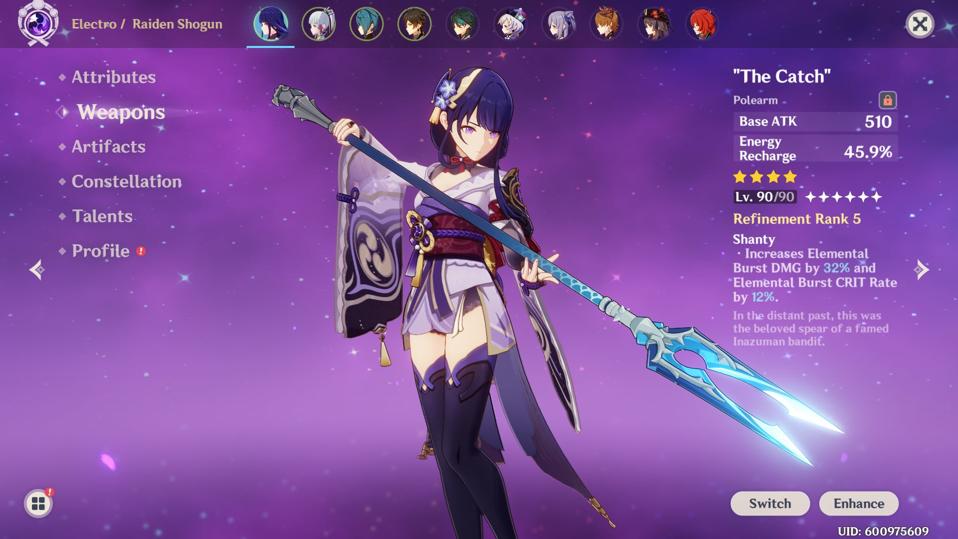Toggle the weapon lock icon
This screenshot has width=958, height=539.
[x=887, y=100]
